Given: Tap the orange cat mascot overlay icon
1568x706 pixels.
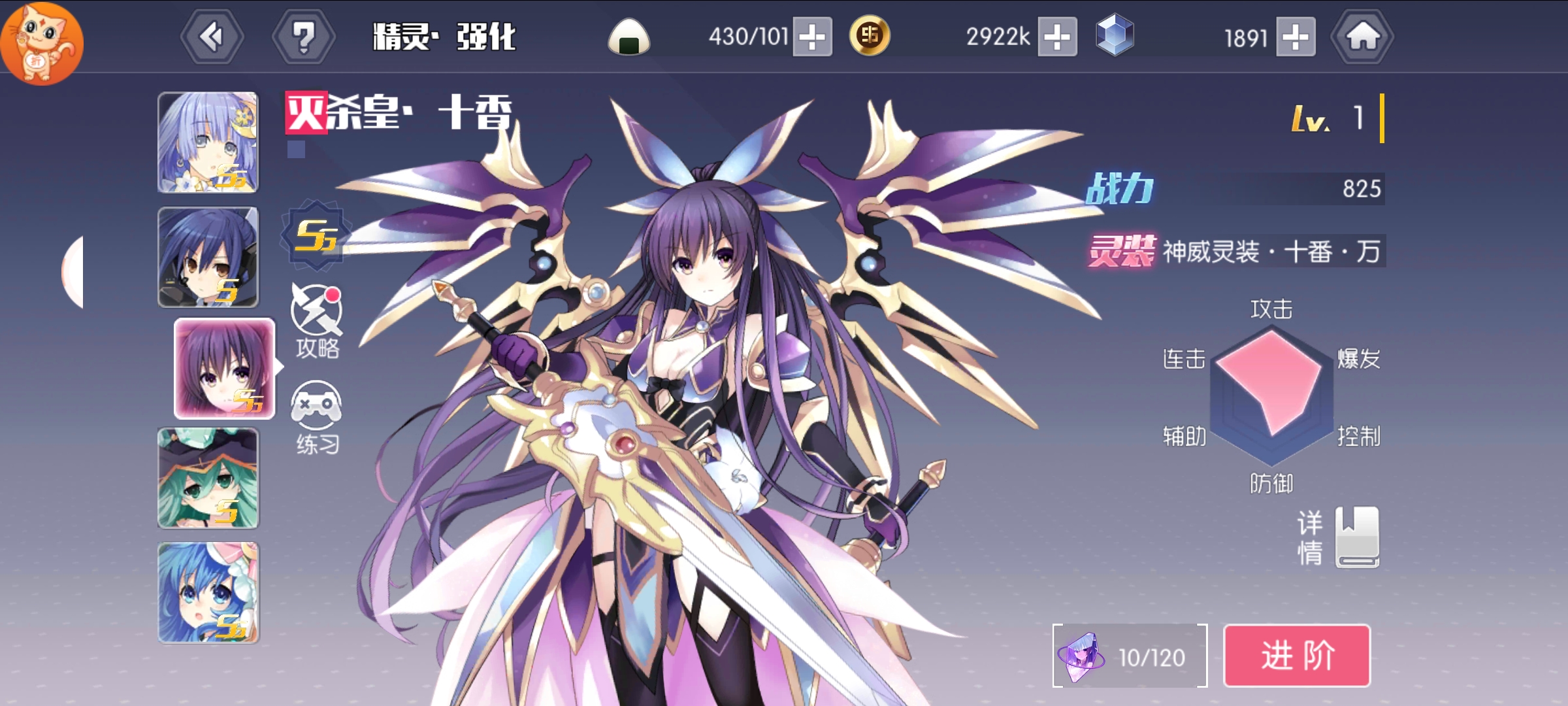Looking at the screenshot, I should pyautogui.click(x=41, y=43).
